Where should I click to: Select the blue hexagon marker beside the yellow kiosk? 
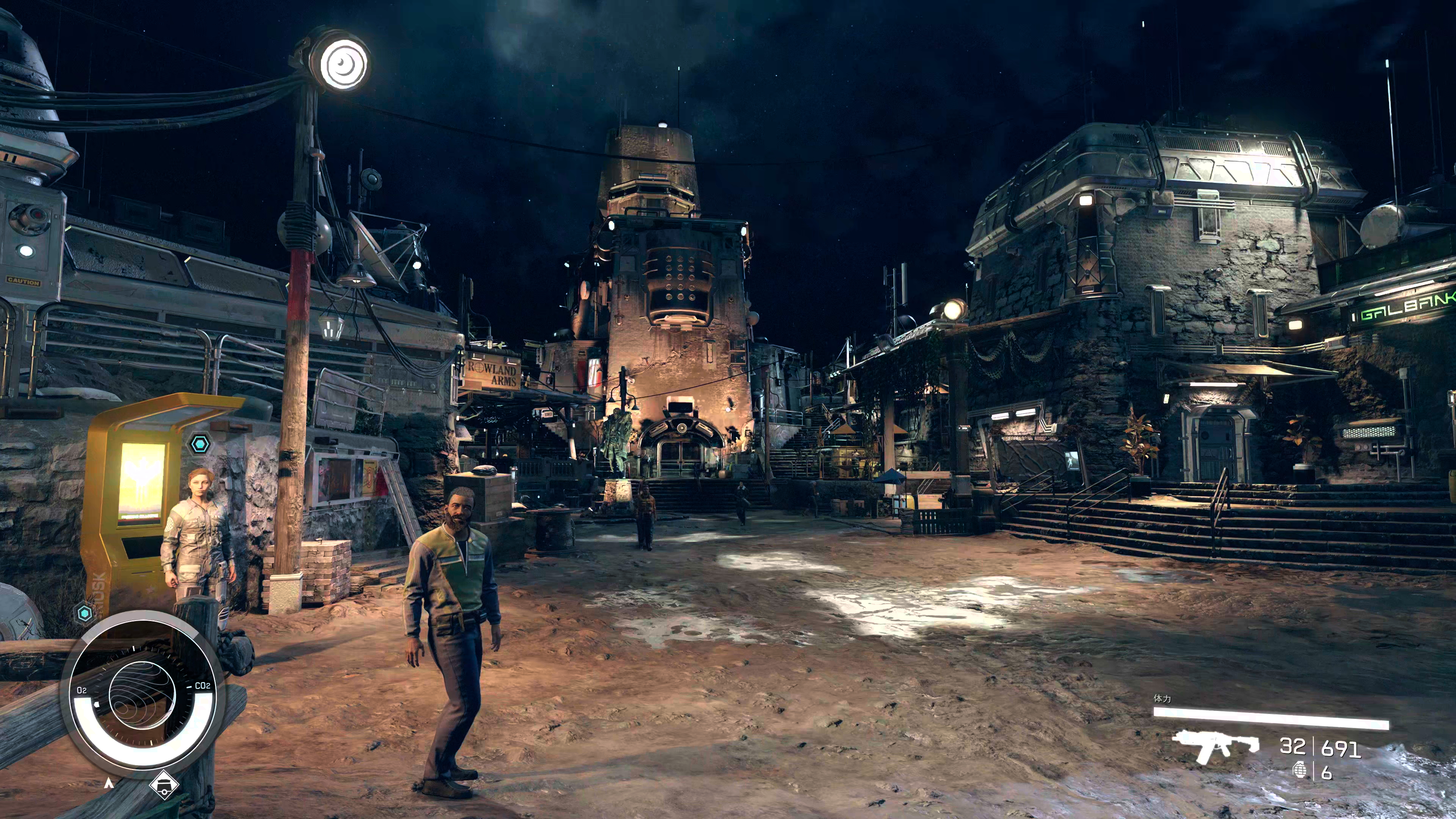tap(200, 444)
